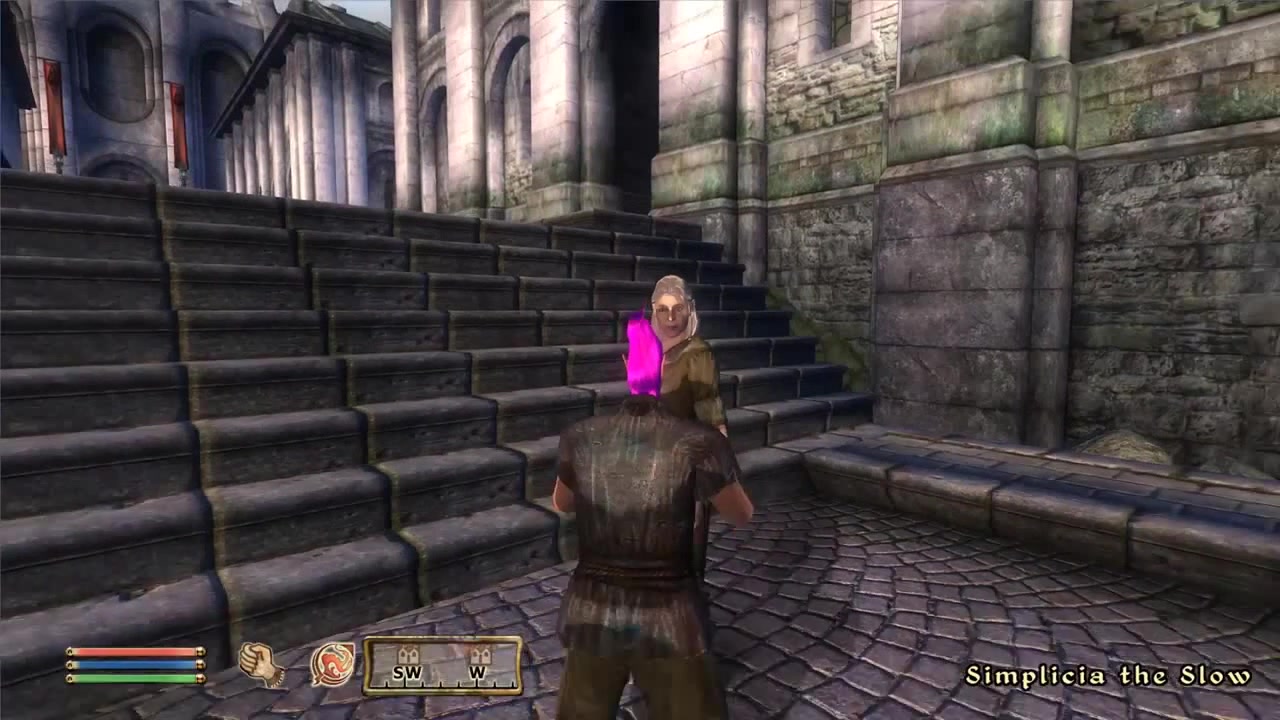Click the compass tick mark between SW and W
1280x720 pixels.
441,683
